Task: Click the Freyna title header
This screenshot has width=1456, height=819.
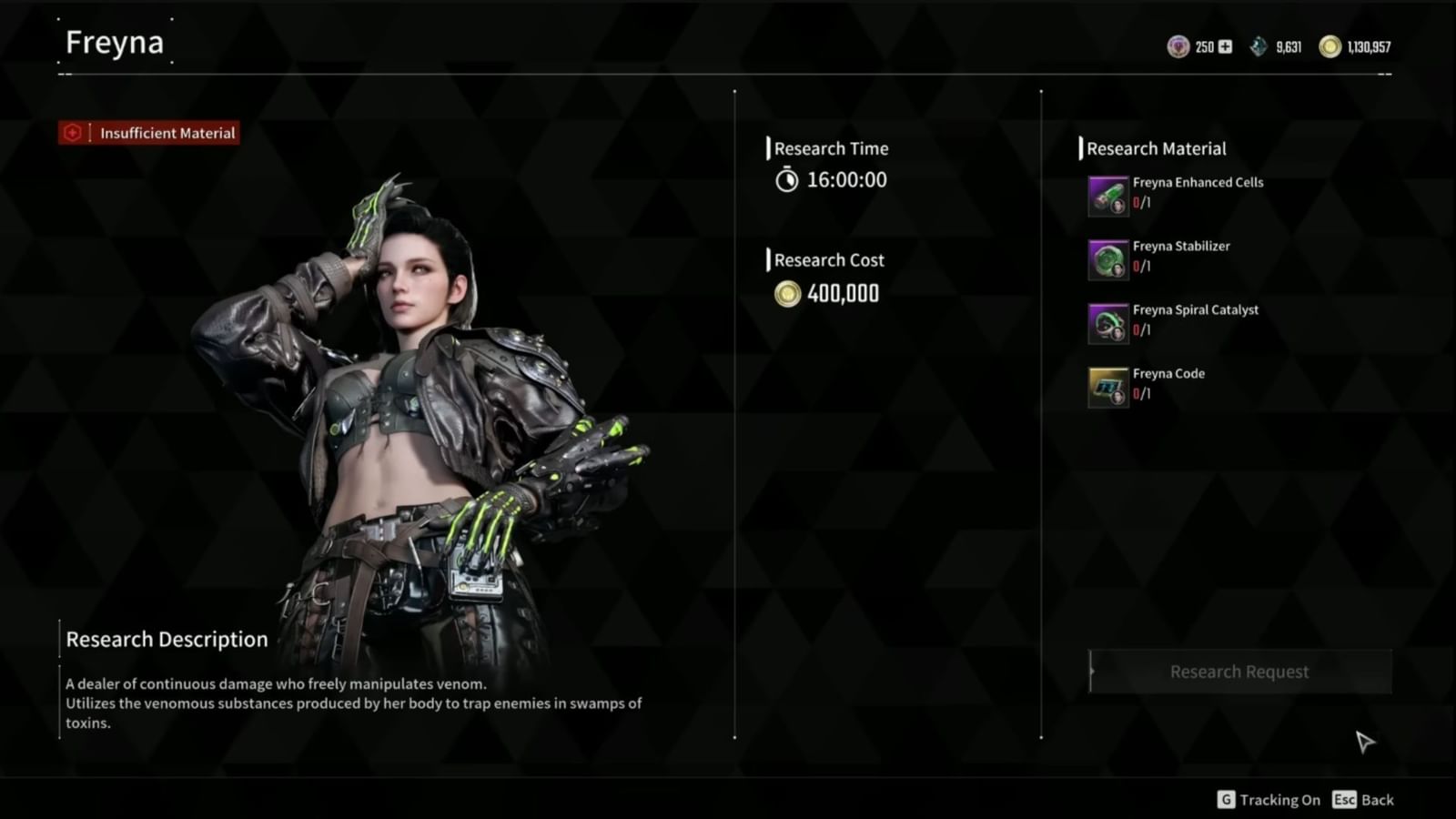Action: pyautogui.click(x=112, y=42)
